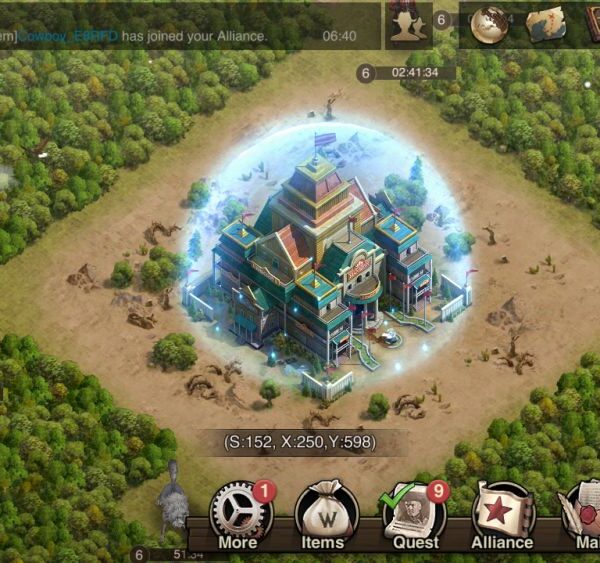Image resolution: width=600 pixels, height=563 pixels.
Task: Open the world globe icon
Action: click(491, 25)
